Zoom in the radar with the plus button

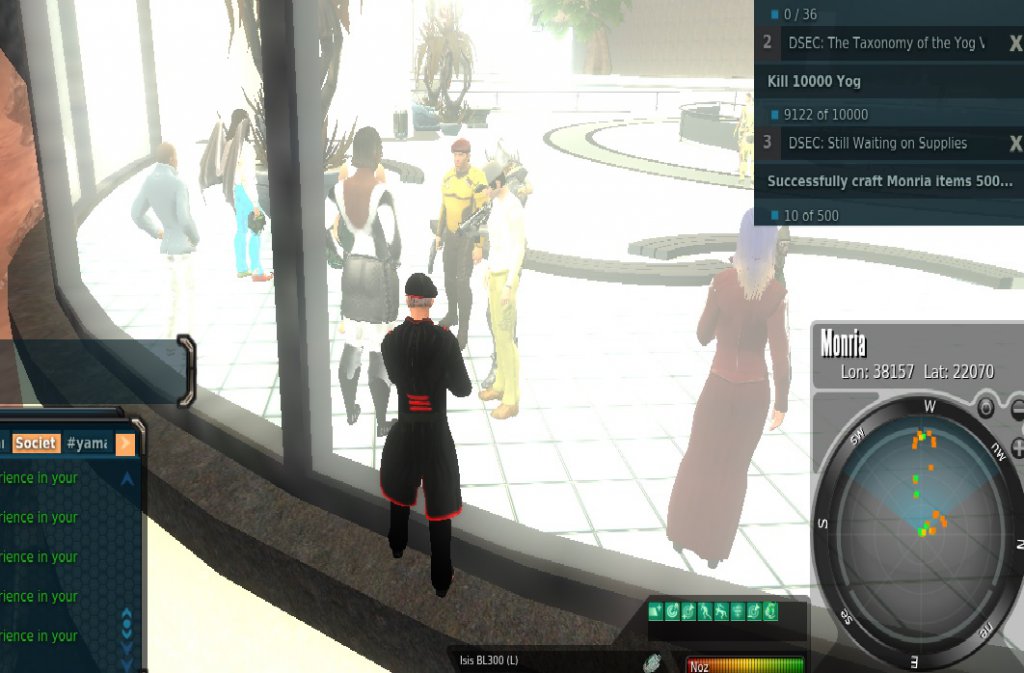(1018, 447)
